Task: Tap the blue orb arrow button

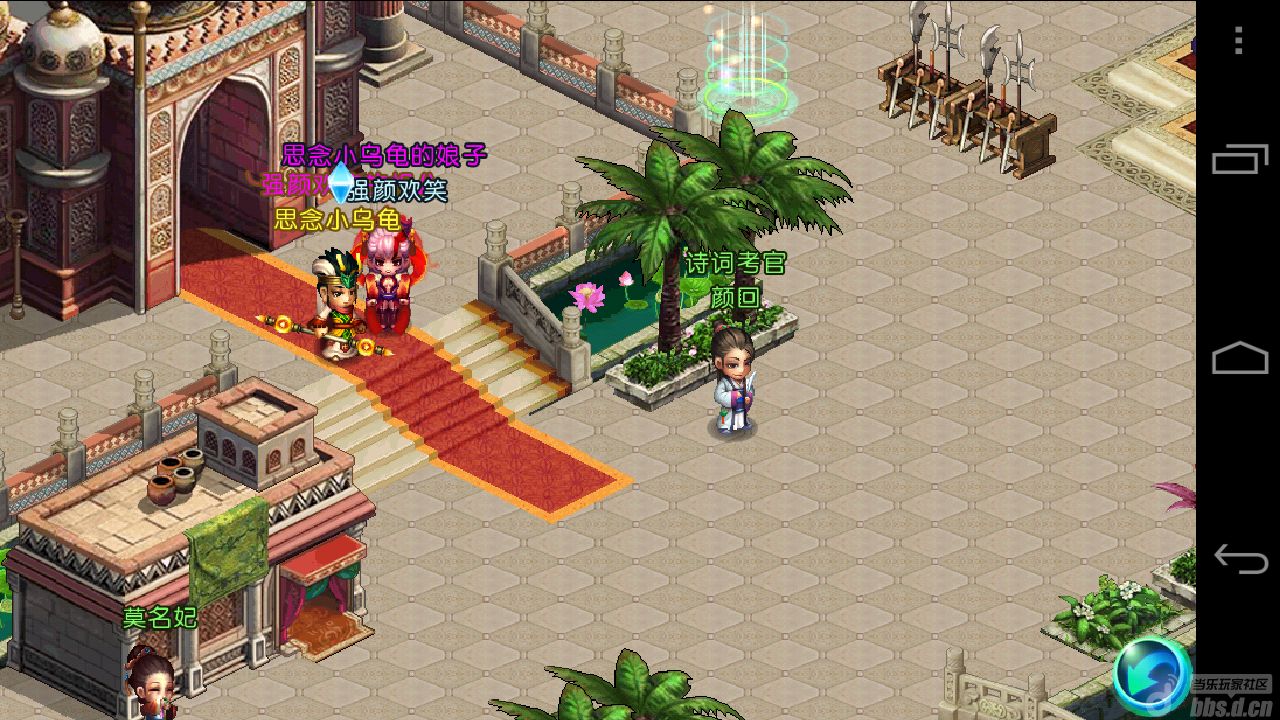Action: [1152, 675]
